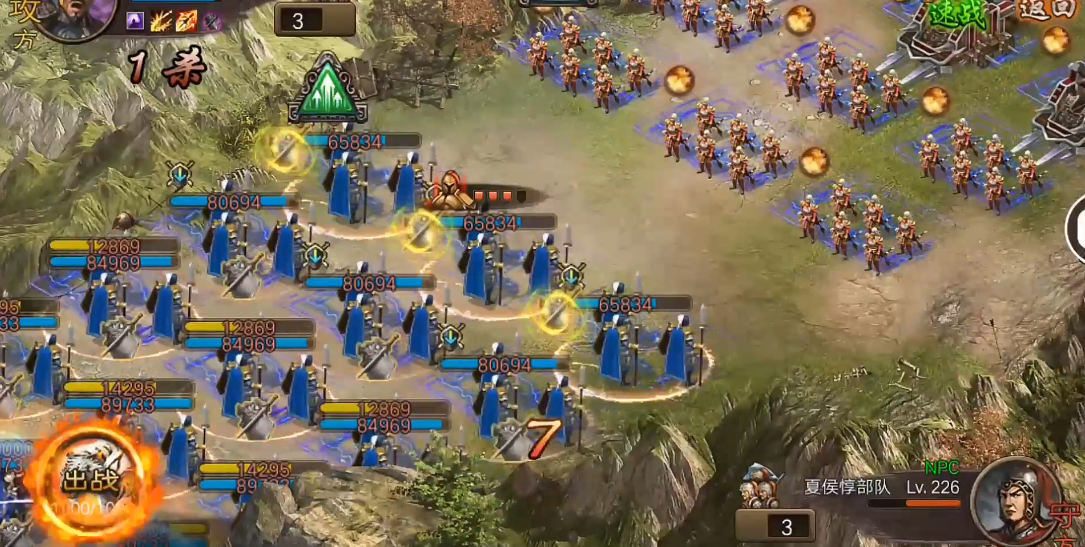Select the yellow burst skill icon
Image resolution: width=1085 pixels, height=547 pixels.
point(162,21)
